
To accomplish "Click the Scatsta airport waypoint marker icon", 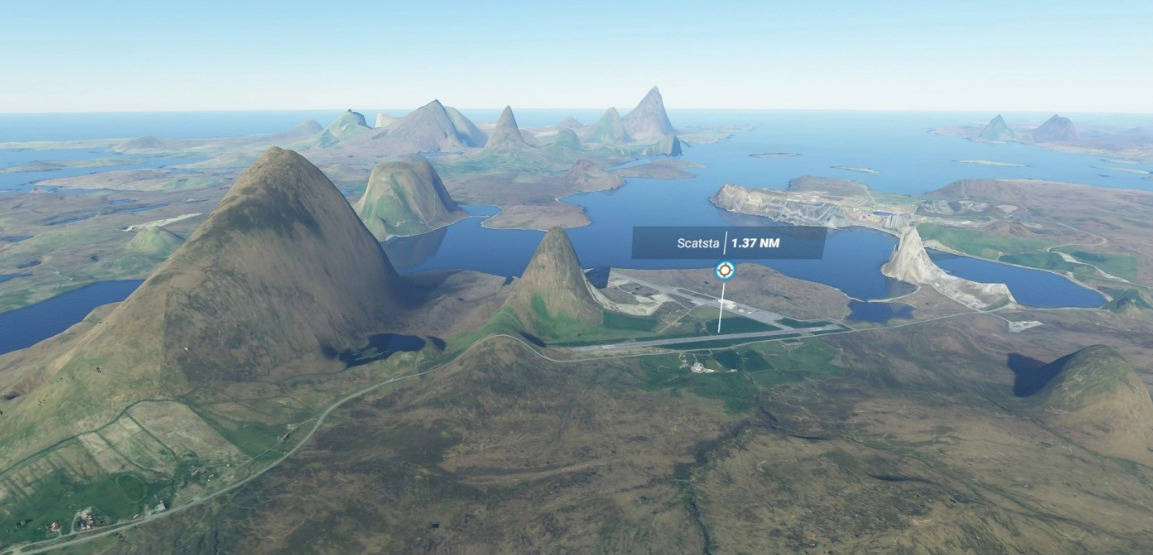I will [x=725, y=270].
